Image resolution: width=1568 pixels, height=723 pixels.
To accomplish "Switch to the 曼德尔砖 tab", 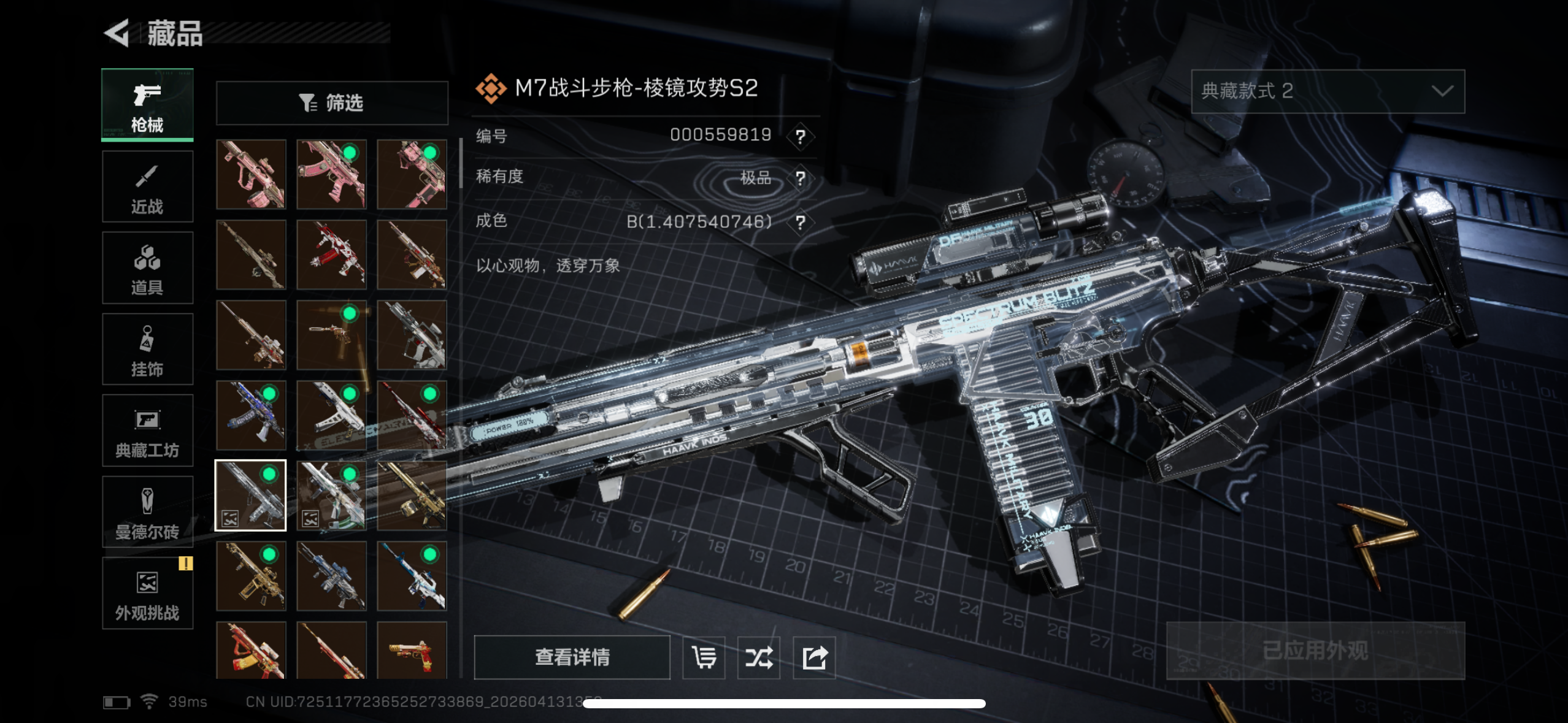I will (147, 512).
